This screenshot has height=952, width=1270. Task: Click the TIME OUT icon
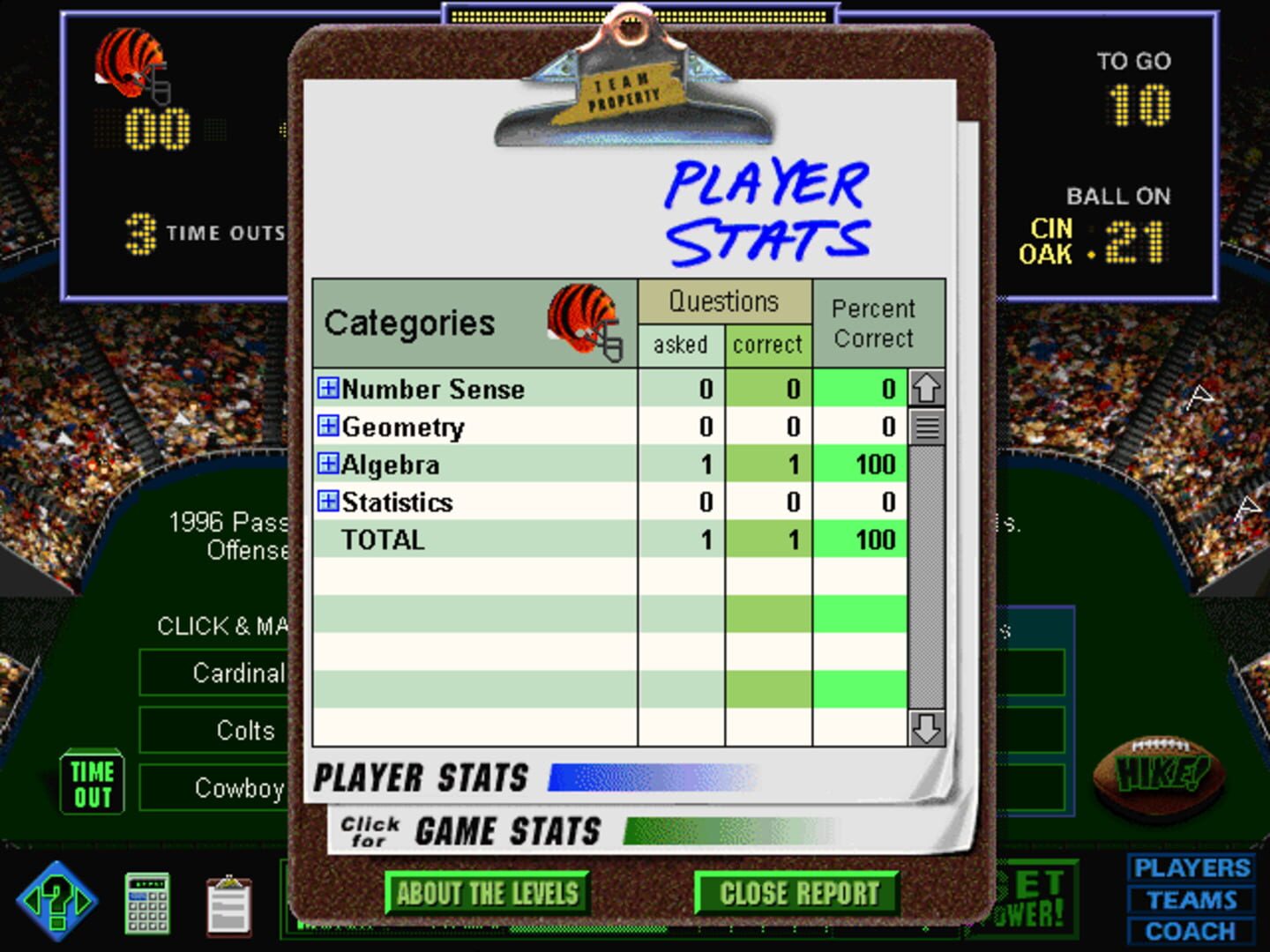[x=91, y=781]
